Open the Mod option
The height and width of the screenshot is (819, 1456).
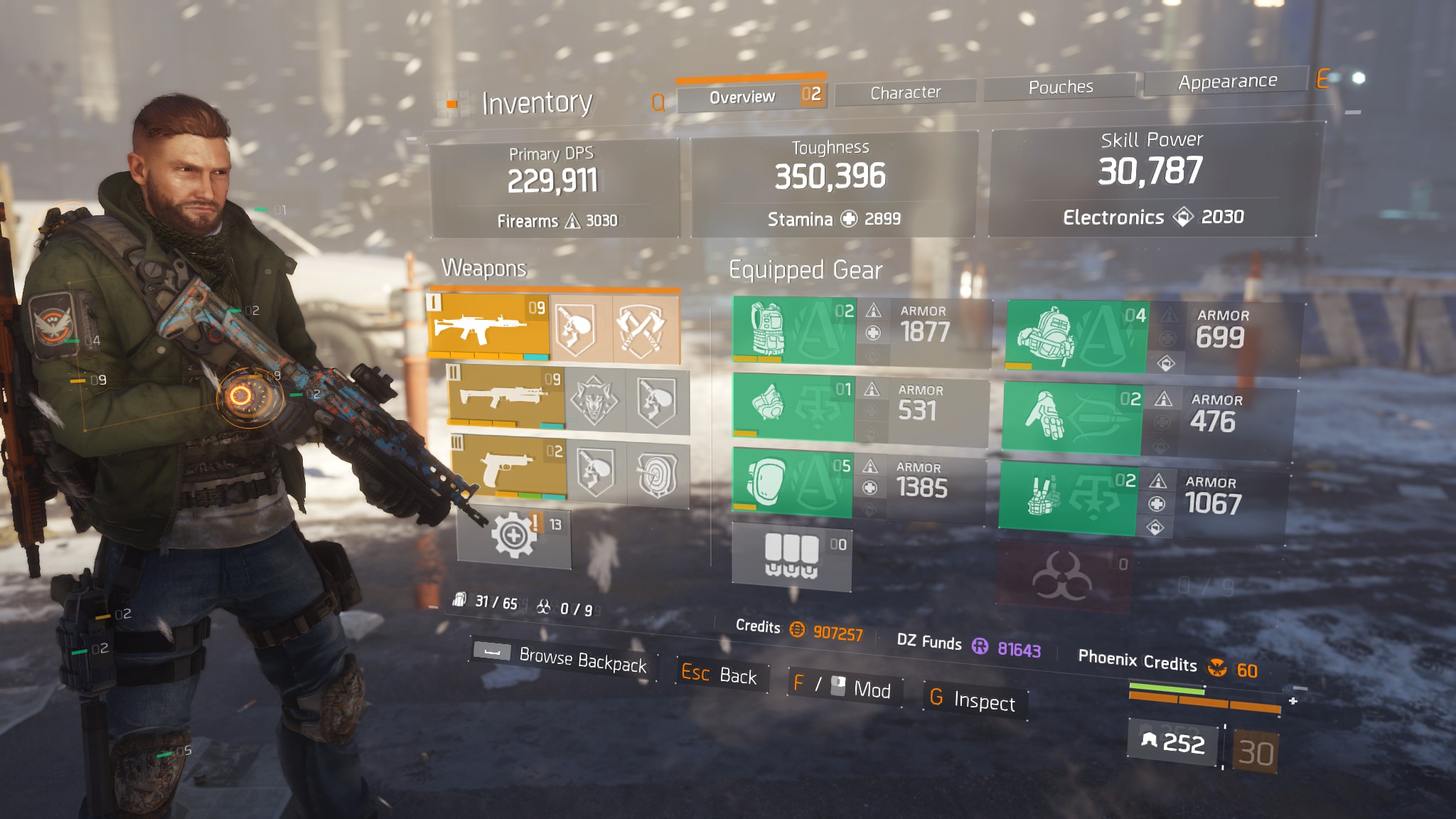pyautogui.click(x=844, y=687)
